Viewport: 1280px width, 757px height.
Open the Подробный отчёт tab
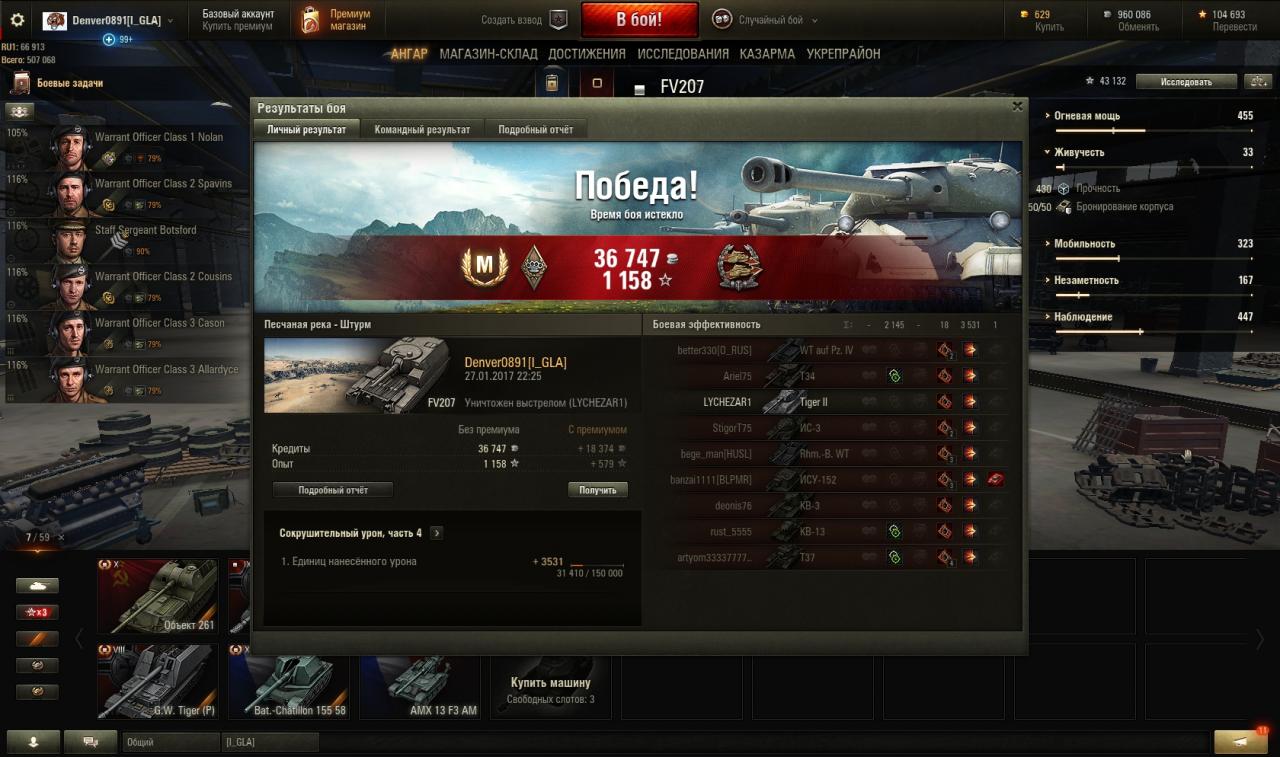pyautogui.click(x=536, y=130)
